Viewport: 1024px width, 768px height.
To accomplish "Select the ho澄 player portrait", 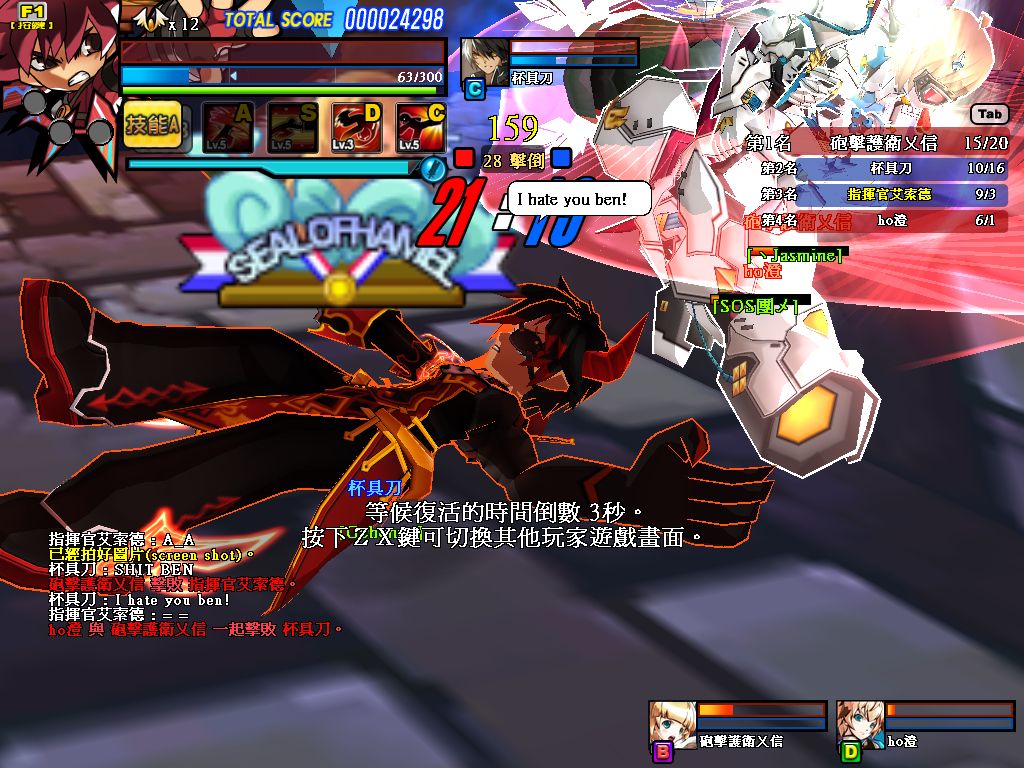I will (859, 723).
